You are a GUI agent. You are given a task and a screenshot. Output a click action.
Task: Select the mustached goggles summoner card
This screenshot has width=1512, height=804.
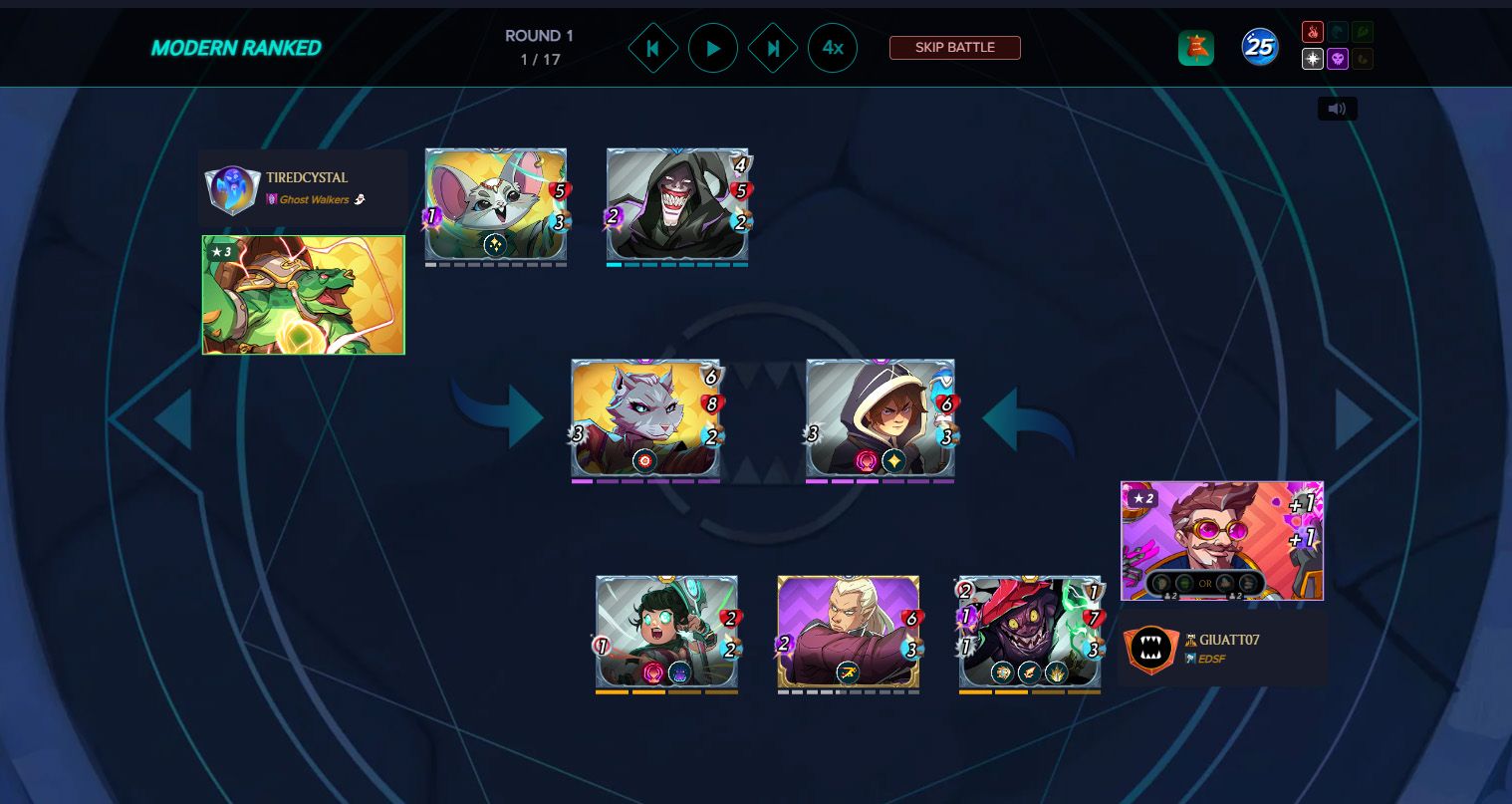tap(1222, 541)
